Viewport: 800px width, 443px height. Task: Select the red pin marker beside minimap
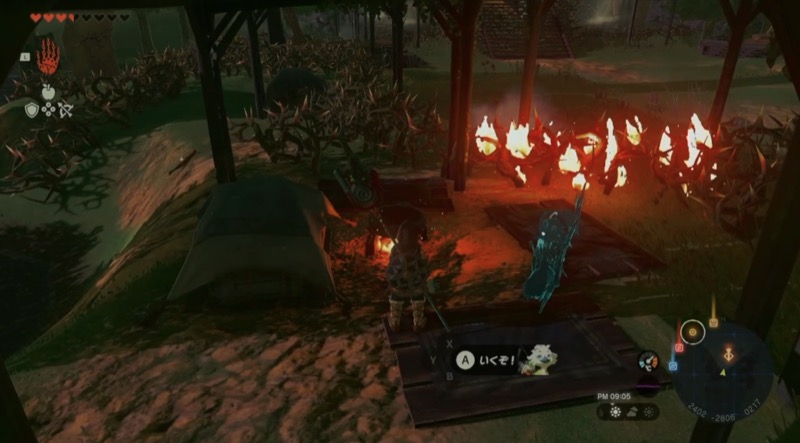(x=678, y=348)
